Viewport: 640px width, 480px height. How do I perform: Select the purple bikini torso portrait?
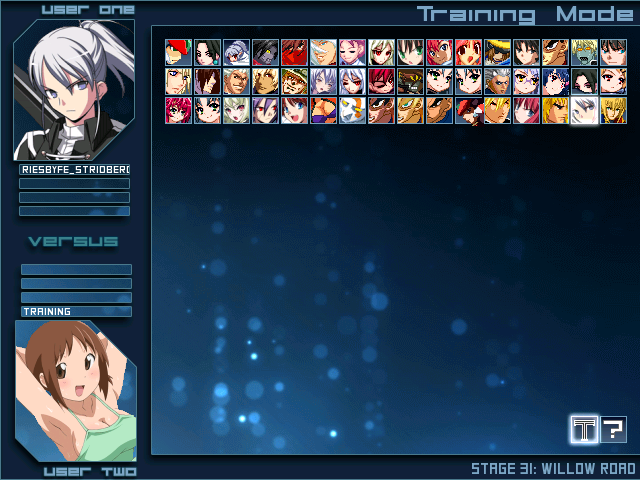tap(323, 110)
